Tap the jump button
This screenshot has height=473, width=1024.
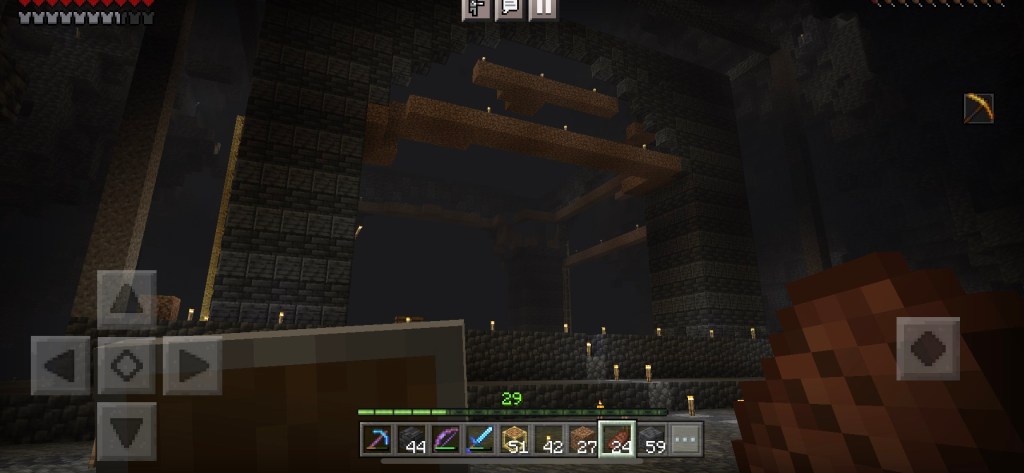927,350
